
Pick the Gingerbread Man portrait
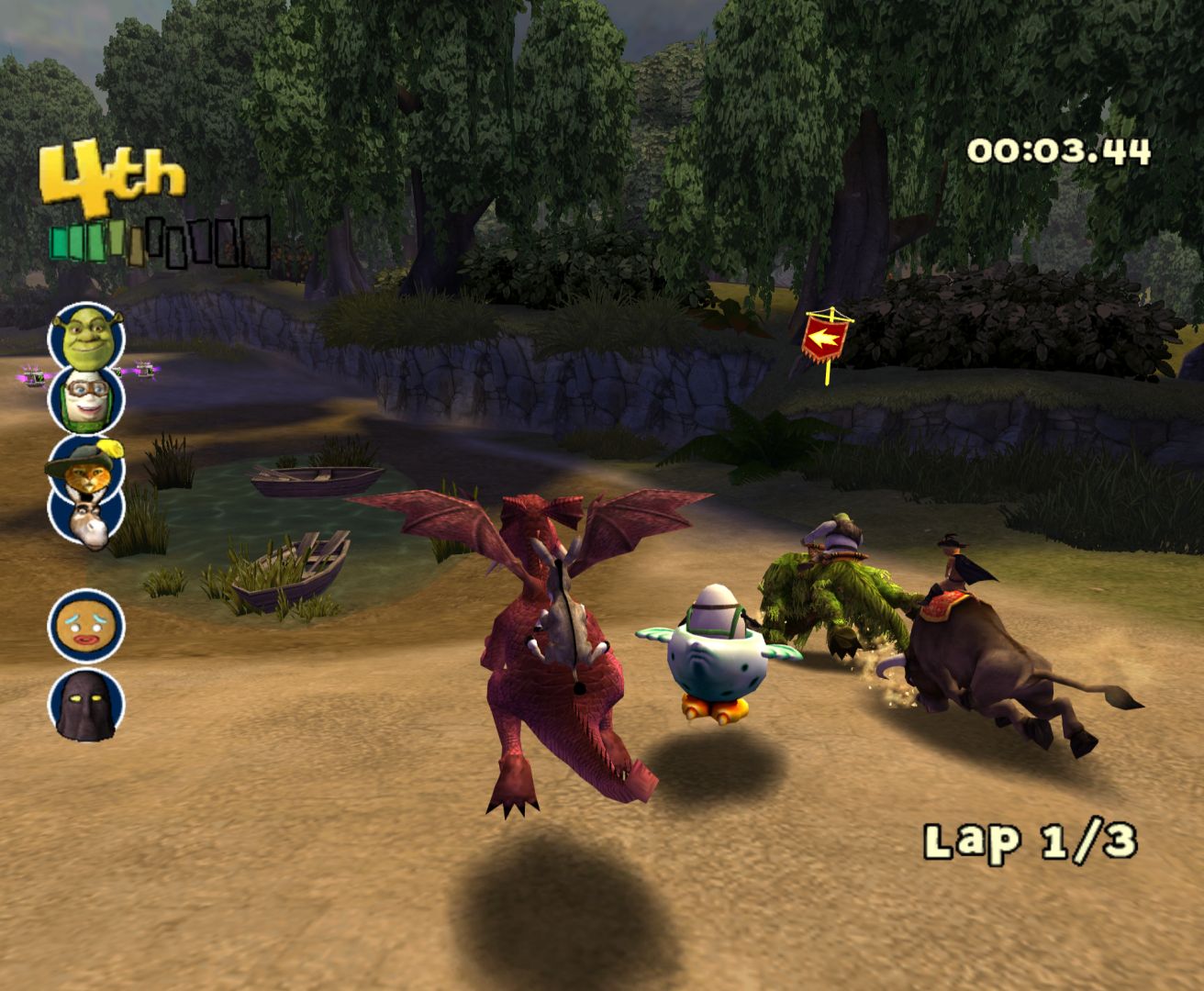(x=85, y=626)
